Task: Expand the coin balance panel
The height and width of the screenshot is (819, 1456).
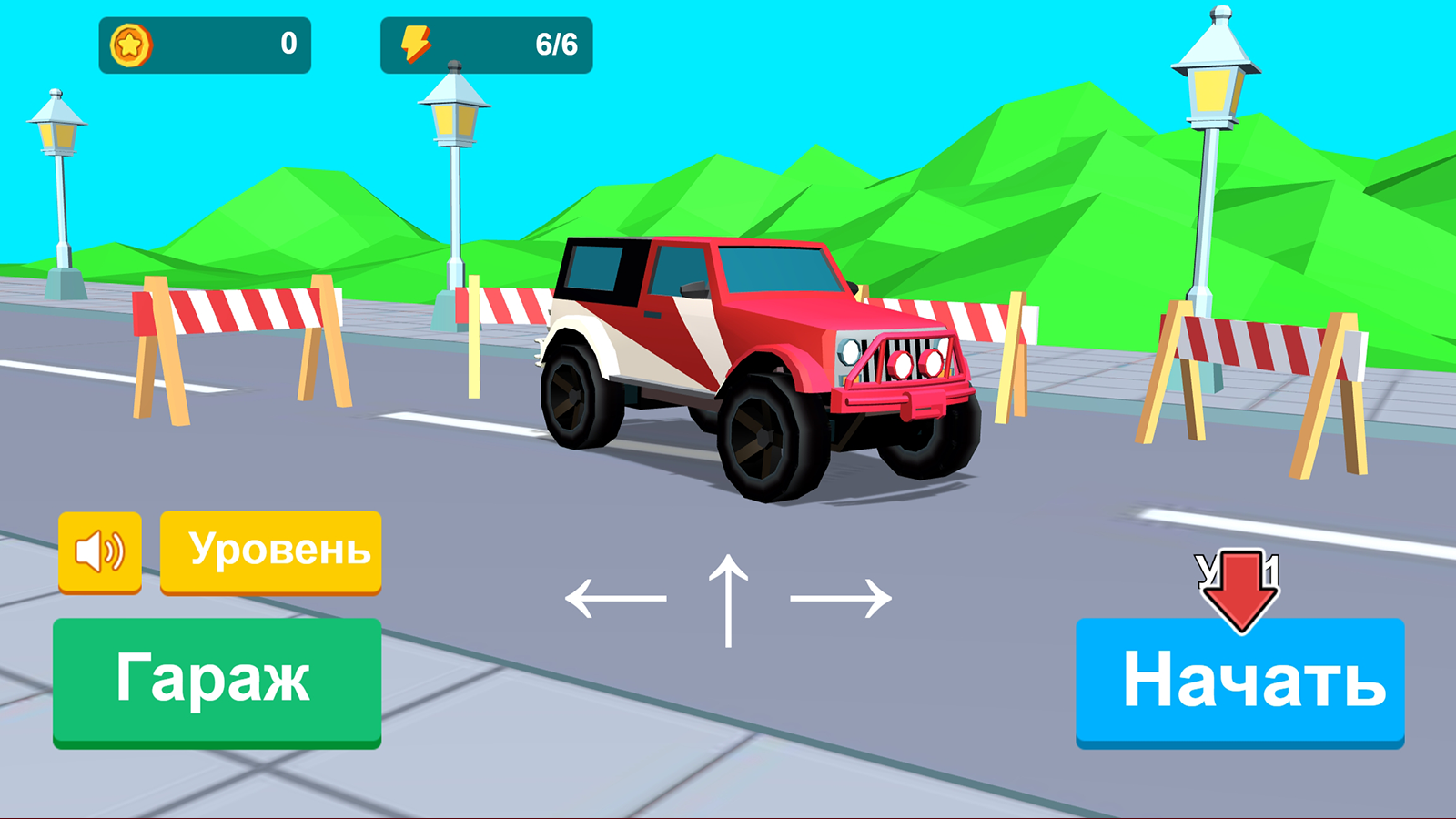Action: [205, 42]
